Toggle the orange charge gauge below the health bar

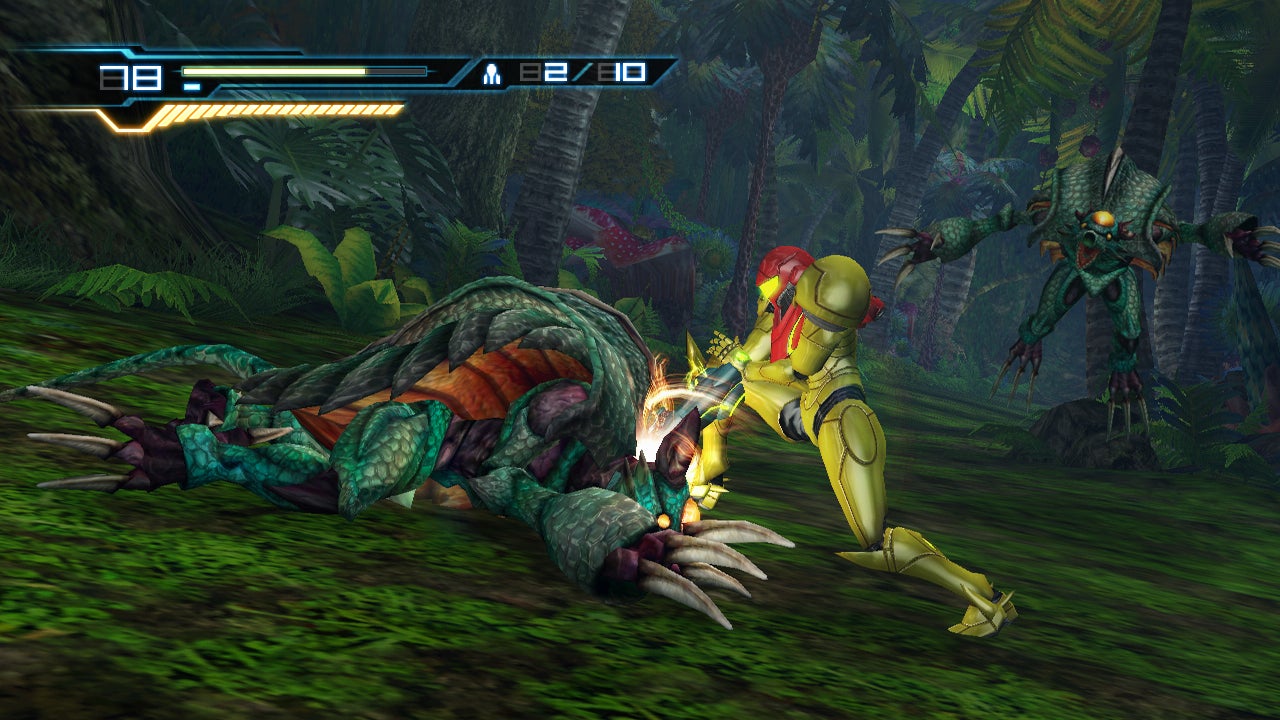pos(280,110)
